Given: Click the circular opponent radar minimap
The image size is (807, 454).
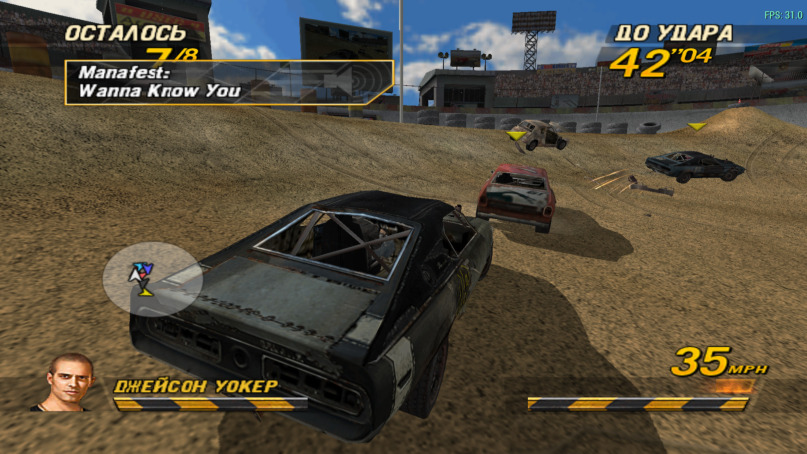Looking at the screenshot, I should (152, 278).
